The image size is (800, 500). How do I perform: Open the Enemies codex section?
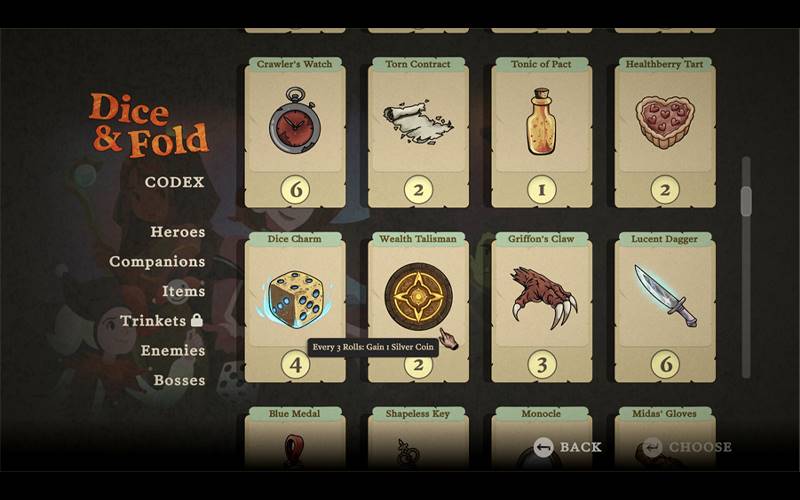tap(172, 351)
